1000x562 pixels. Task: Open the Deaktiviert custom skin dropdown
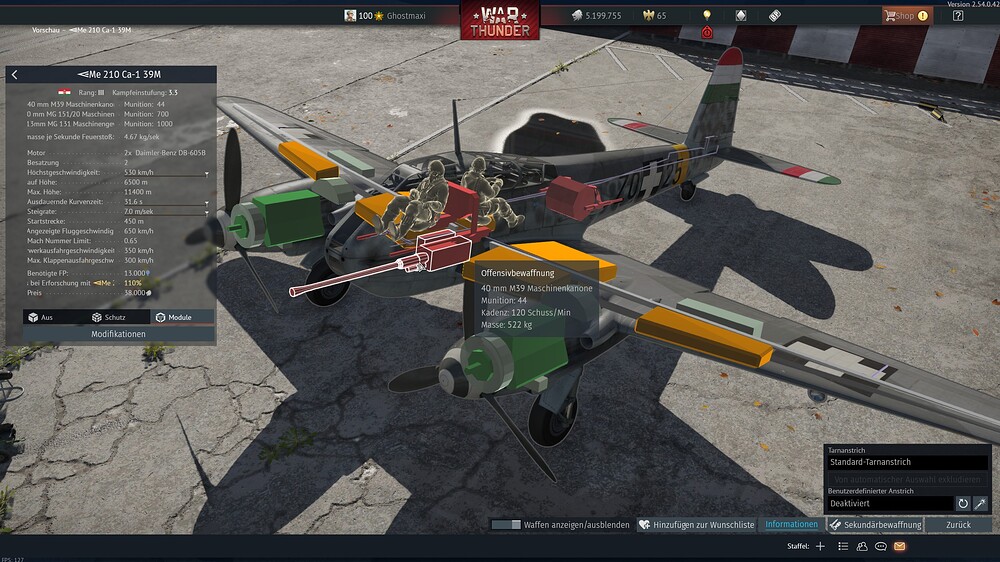click(x=890, y=504)
